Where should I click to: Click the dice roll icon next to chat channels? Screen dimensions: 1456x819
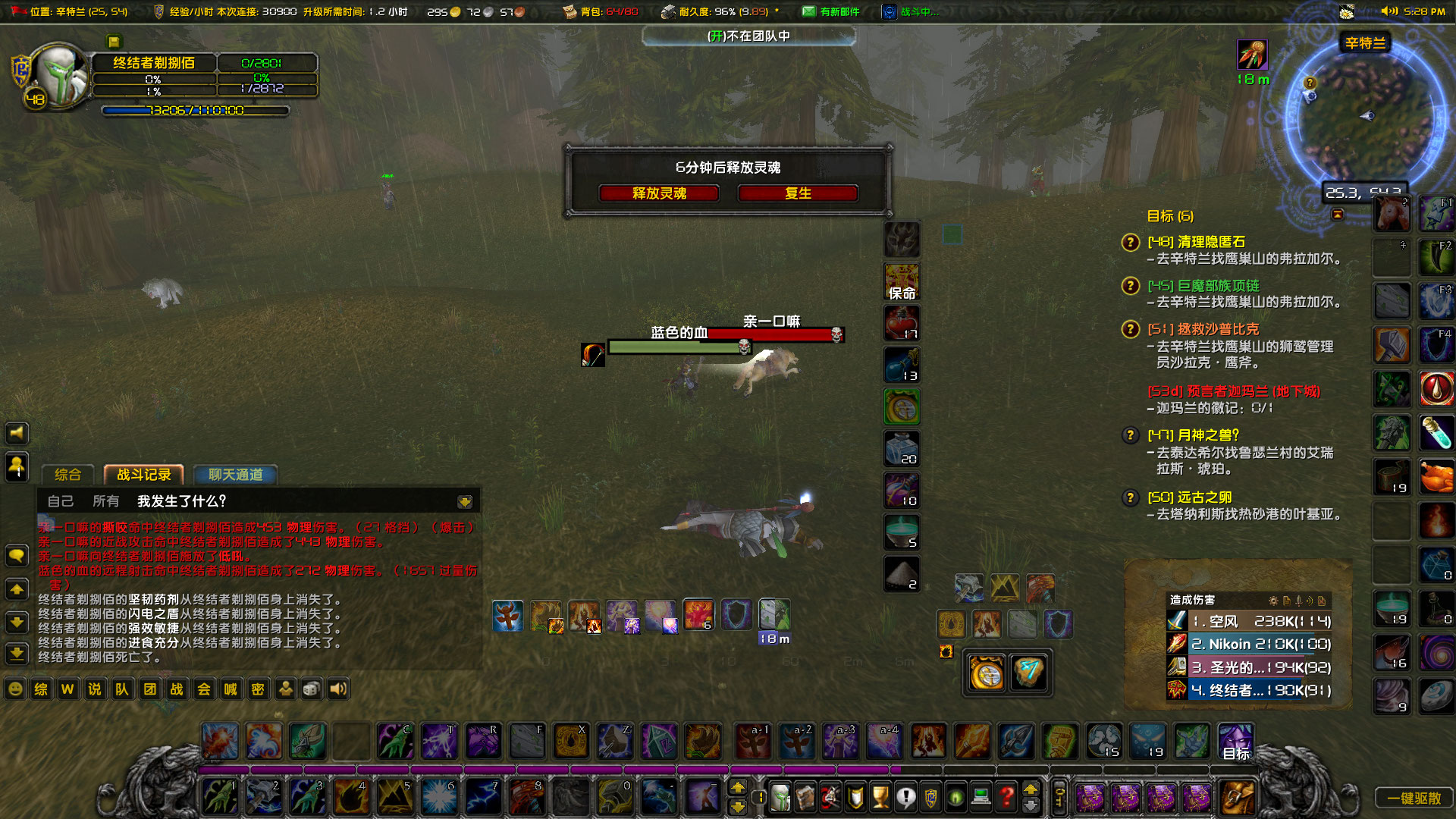[x=311, y=689]
